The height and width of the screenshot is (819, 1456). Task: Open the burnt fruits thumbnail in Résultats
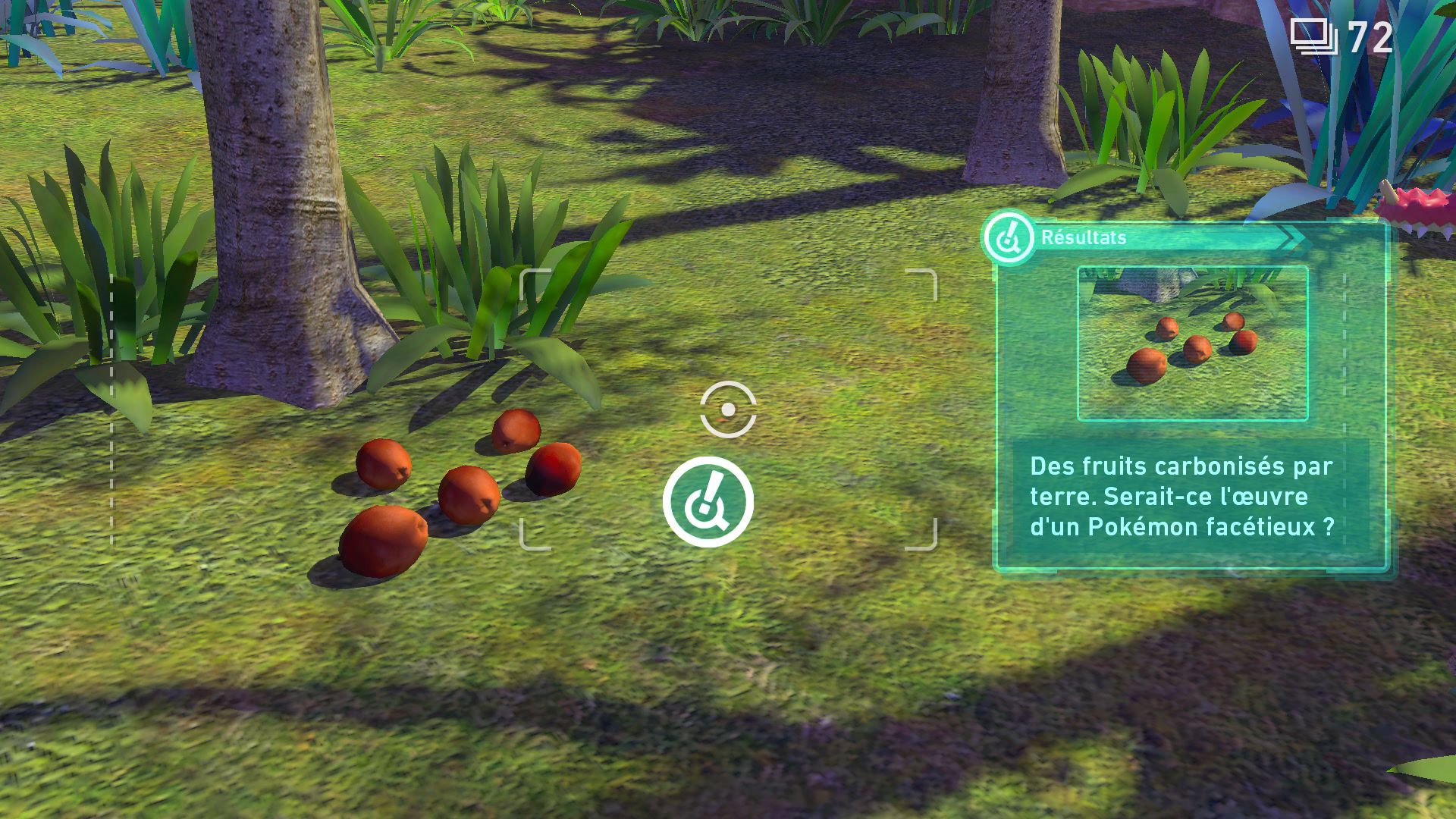pyautogui.click(x=1192, y=343)
